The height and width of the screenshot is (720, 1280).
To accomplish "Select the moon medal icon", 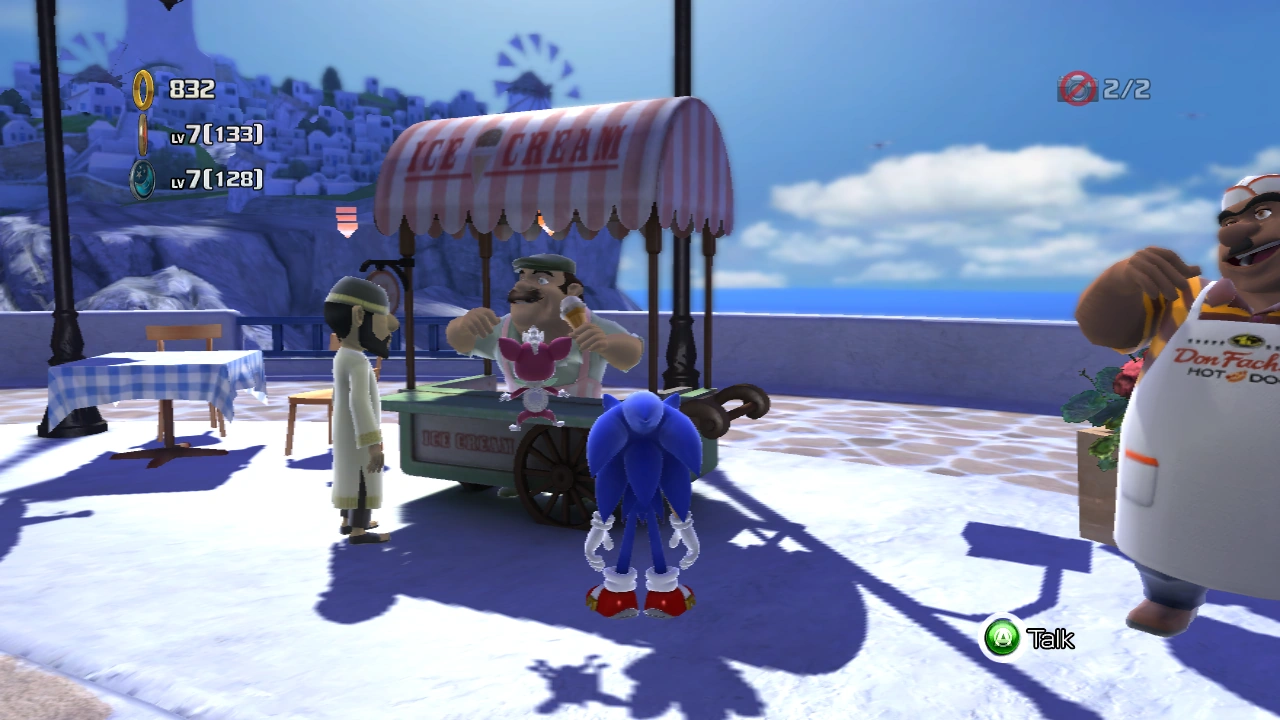I will pyautogui.click(x=143, y=179).
